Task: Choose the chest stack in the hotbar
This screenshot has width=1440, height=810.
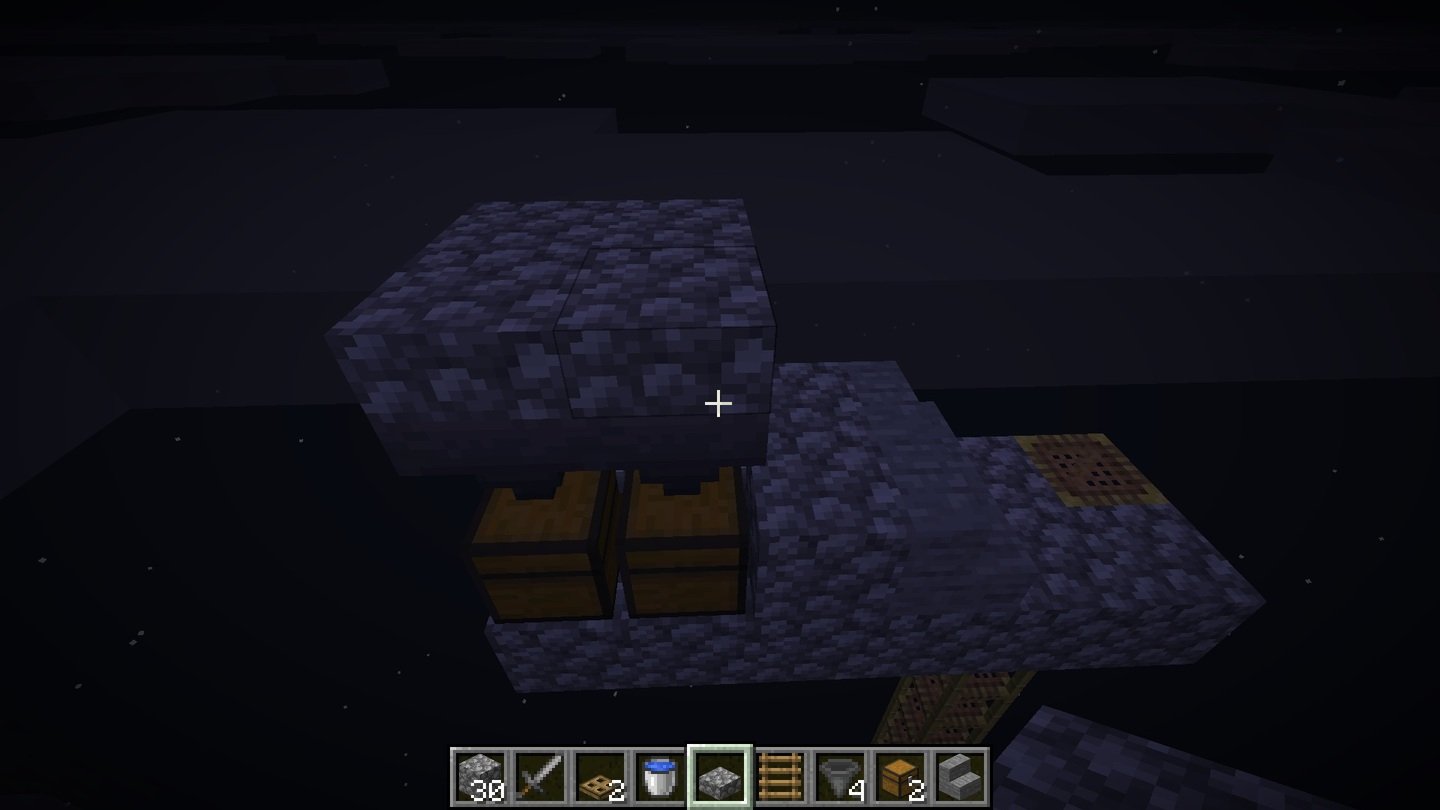Action: (899, 776)
